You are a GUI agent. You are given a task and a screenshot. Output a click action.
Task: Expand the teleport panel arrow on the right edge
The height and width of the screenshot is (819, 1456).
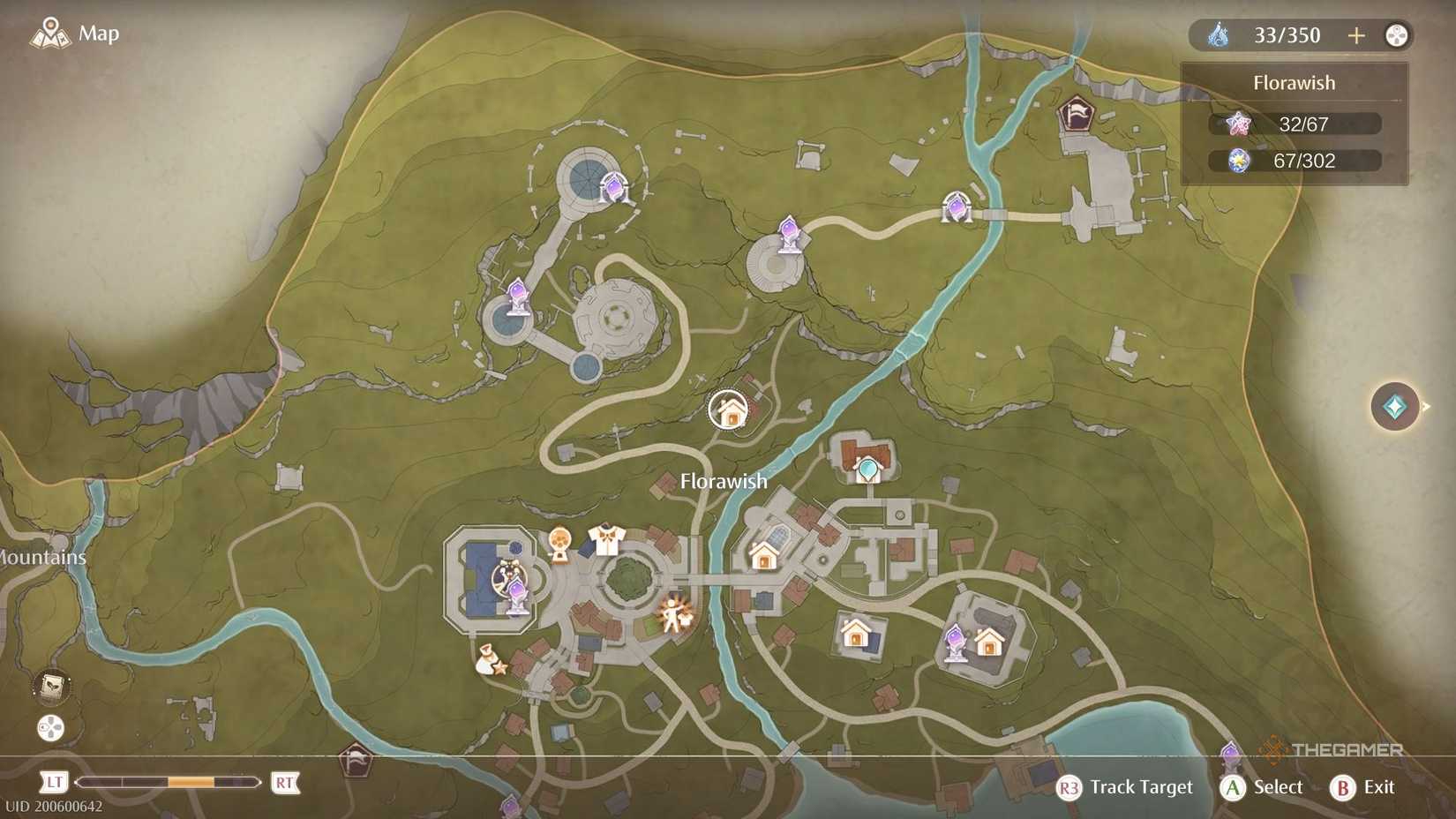click(x=1427, y=407)
